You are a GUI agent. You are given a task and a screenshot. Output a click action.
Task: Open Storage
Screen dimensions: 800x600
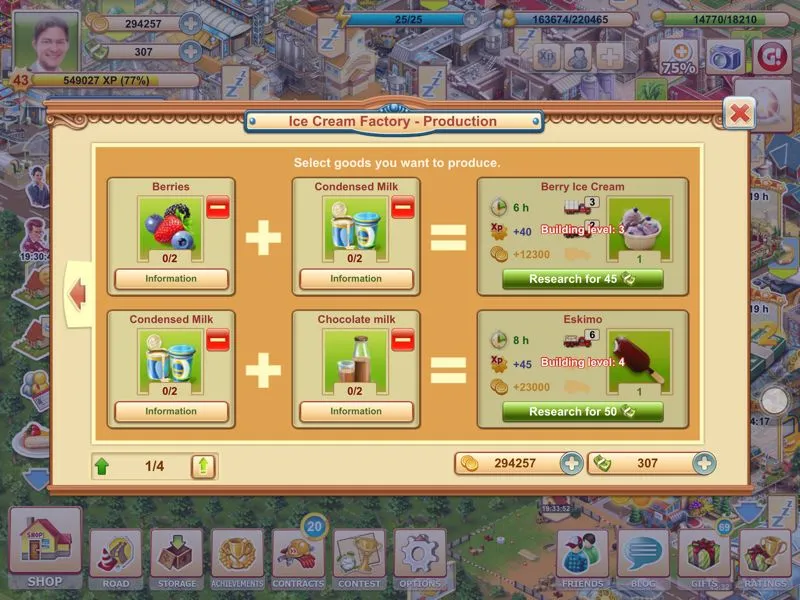pos(177,556)
